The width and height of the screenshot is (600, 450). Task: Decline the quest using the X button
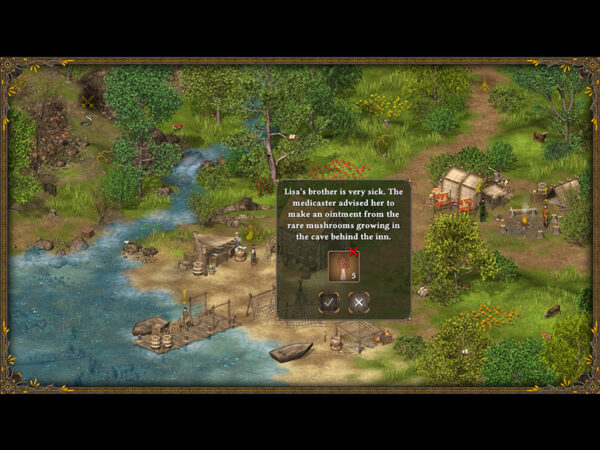(x=359, y=301)
